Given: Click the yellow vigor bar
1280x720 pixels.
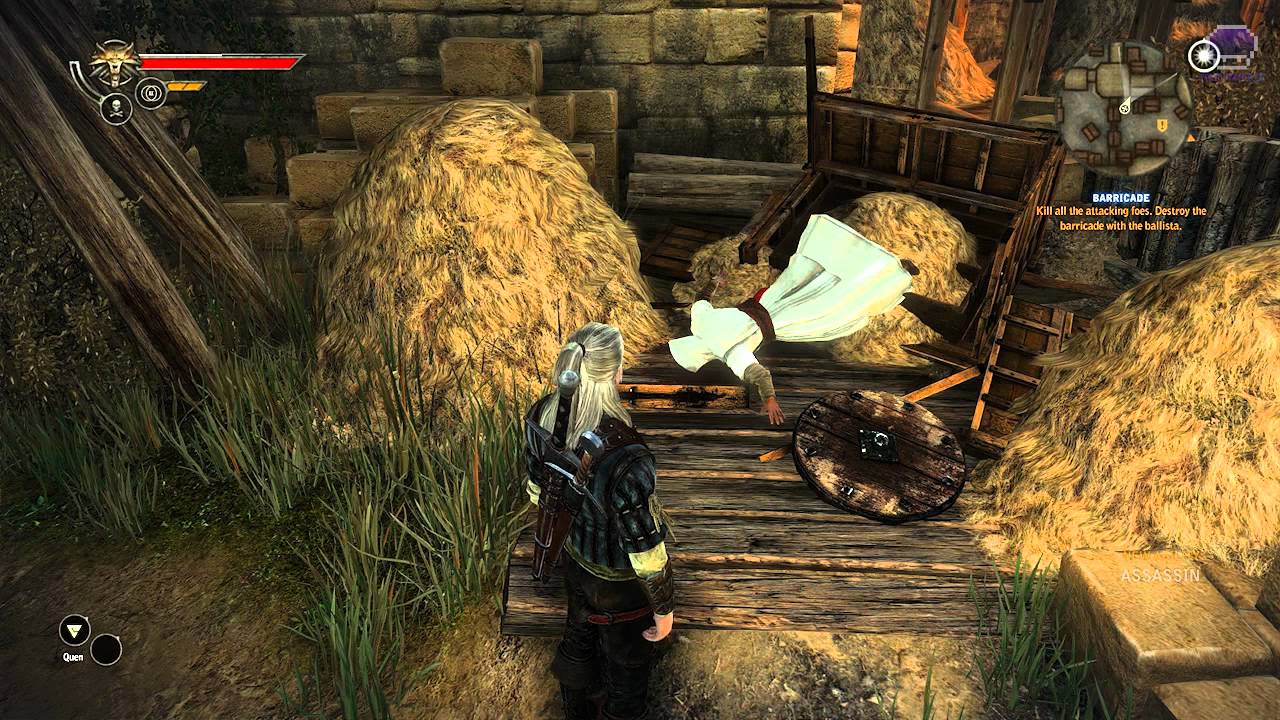Looking at the screenshot, I should point(185,86).
